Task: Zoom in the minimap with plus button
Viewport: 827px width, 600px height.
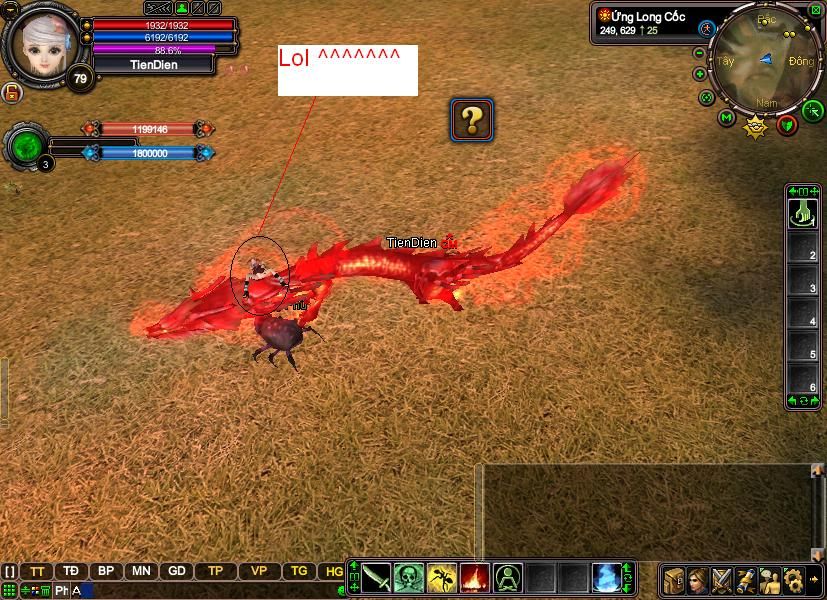Action: point(699,72)
